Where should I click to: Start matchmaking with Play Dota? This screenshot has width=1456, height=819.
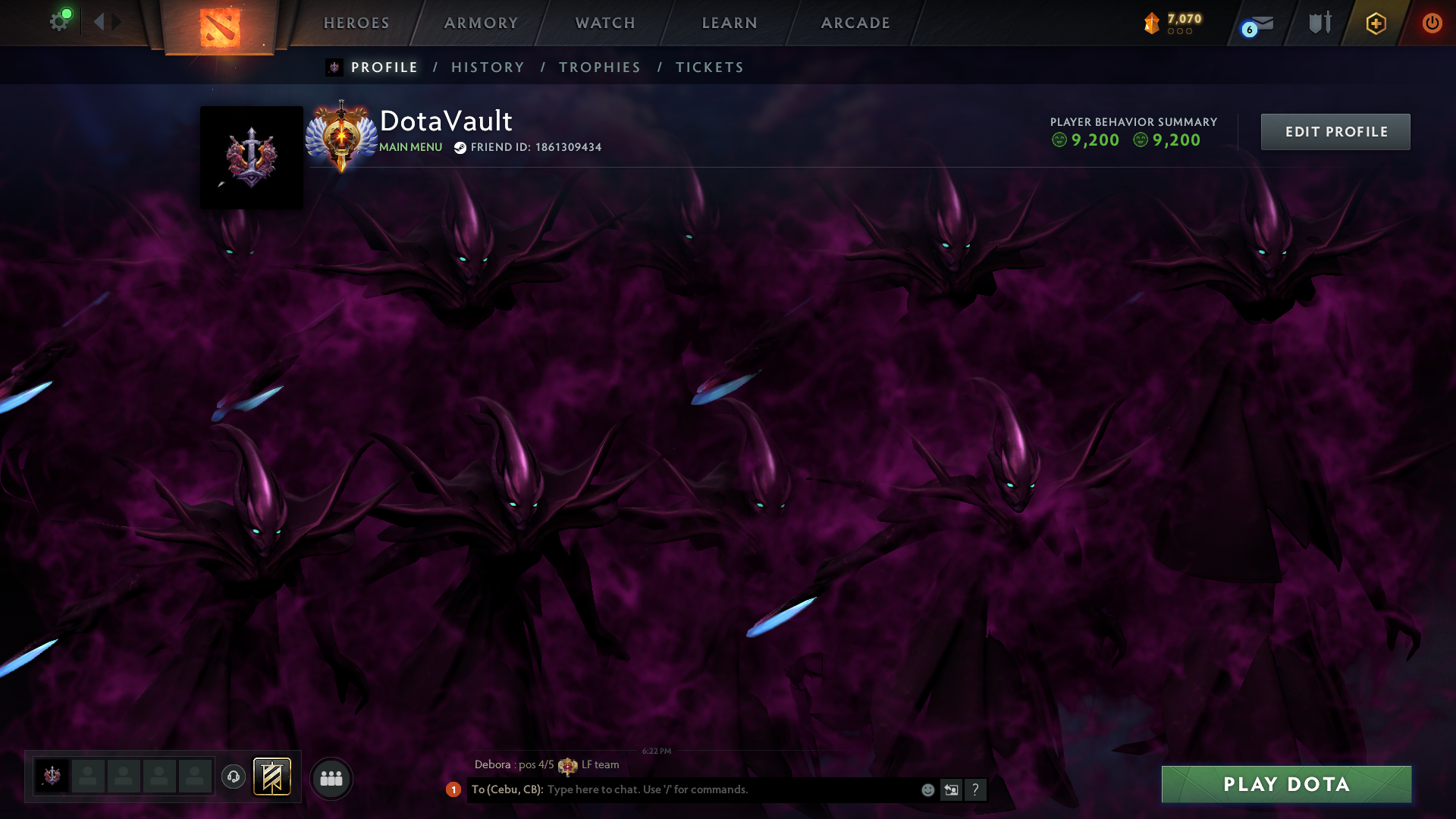tap(1286, 784)
